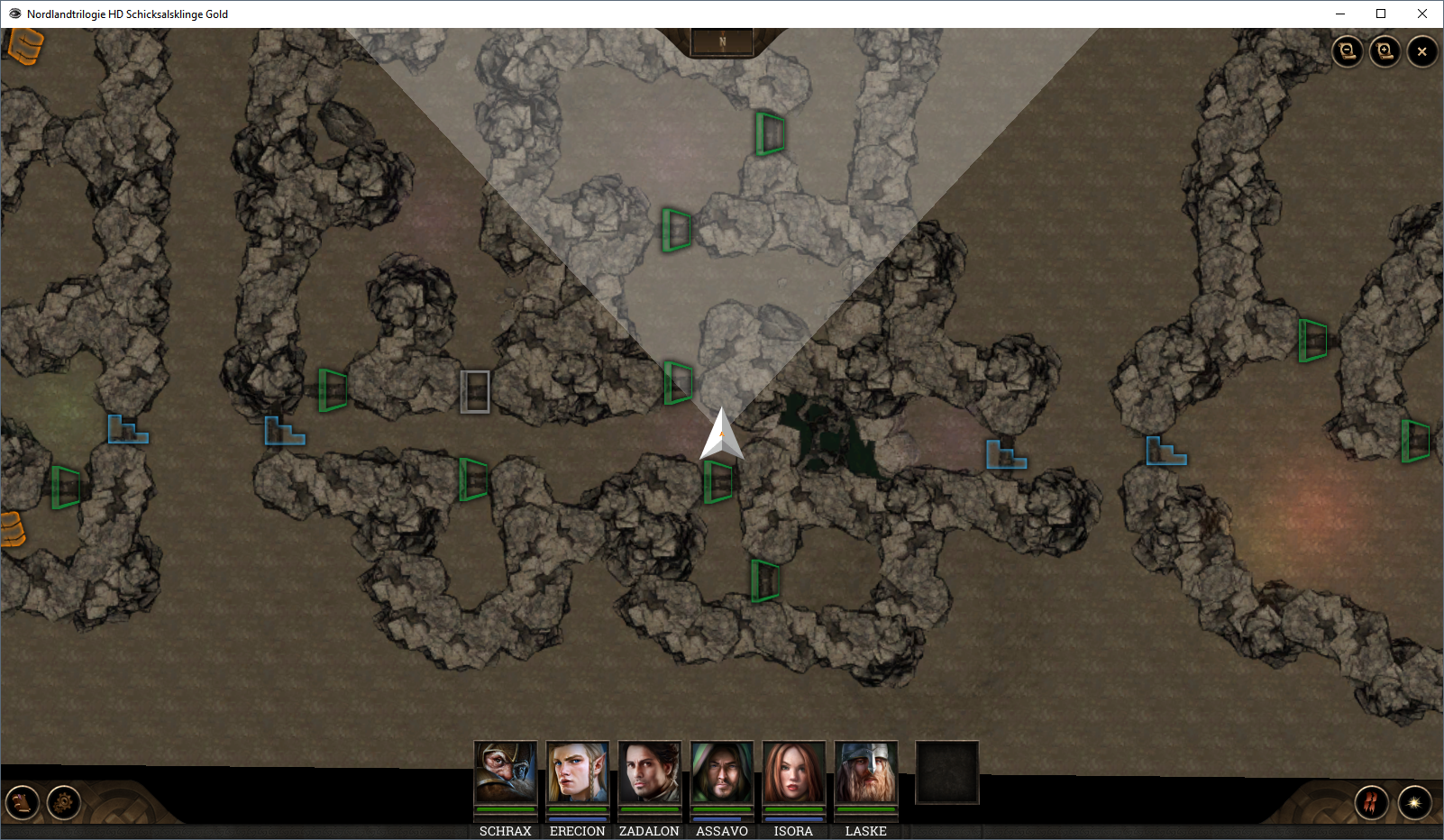This screenshot has width=1444, height=840.
Task: Open the journal book icon
Action: [x=23, y=801]
